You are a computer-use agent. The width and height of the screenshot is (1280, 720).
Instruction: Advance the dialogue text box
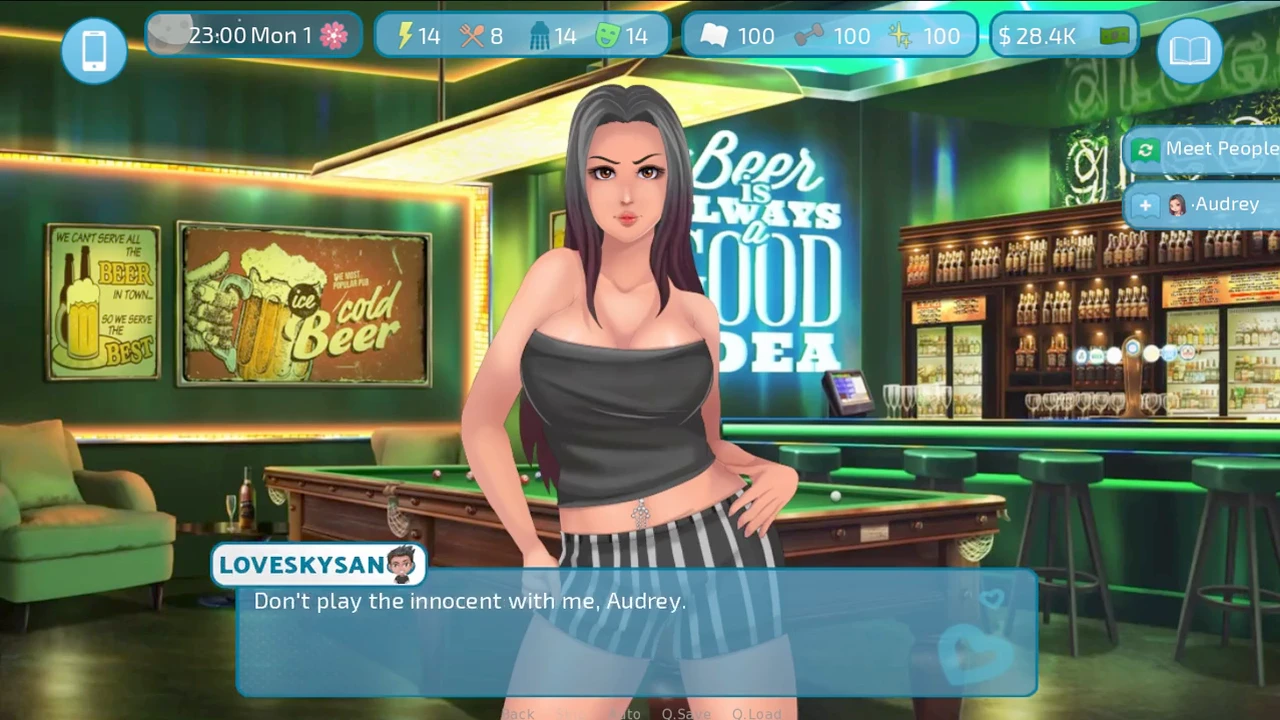coord(636,632)
